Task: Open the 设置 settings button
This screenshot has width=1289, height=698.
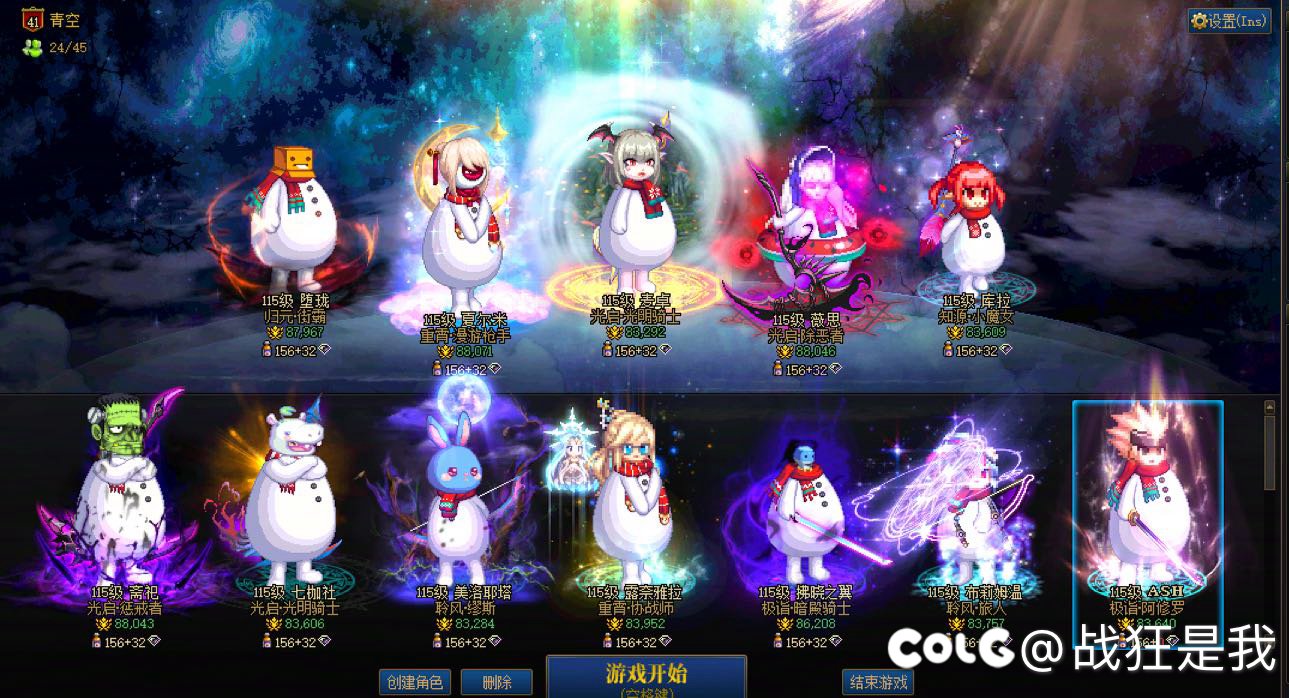Action: coord(1229,21)
